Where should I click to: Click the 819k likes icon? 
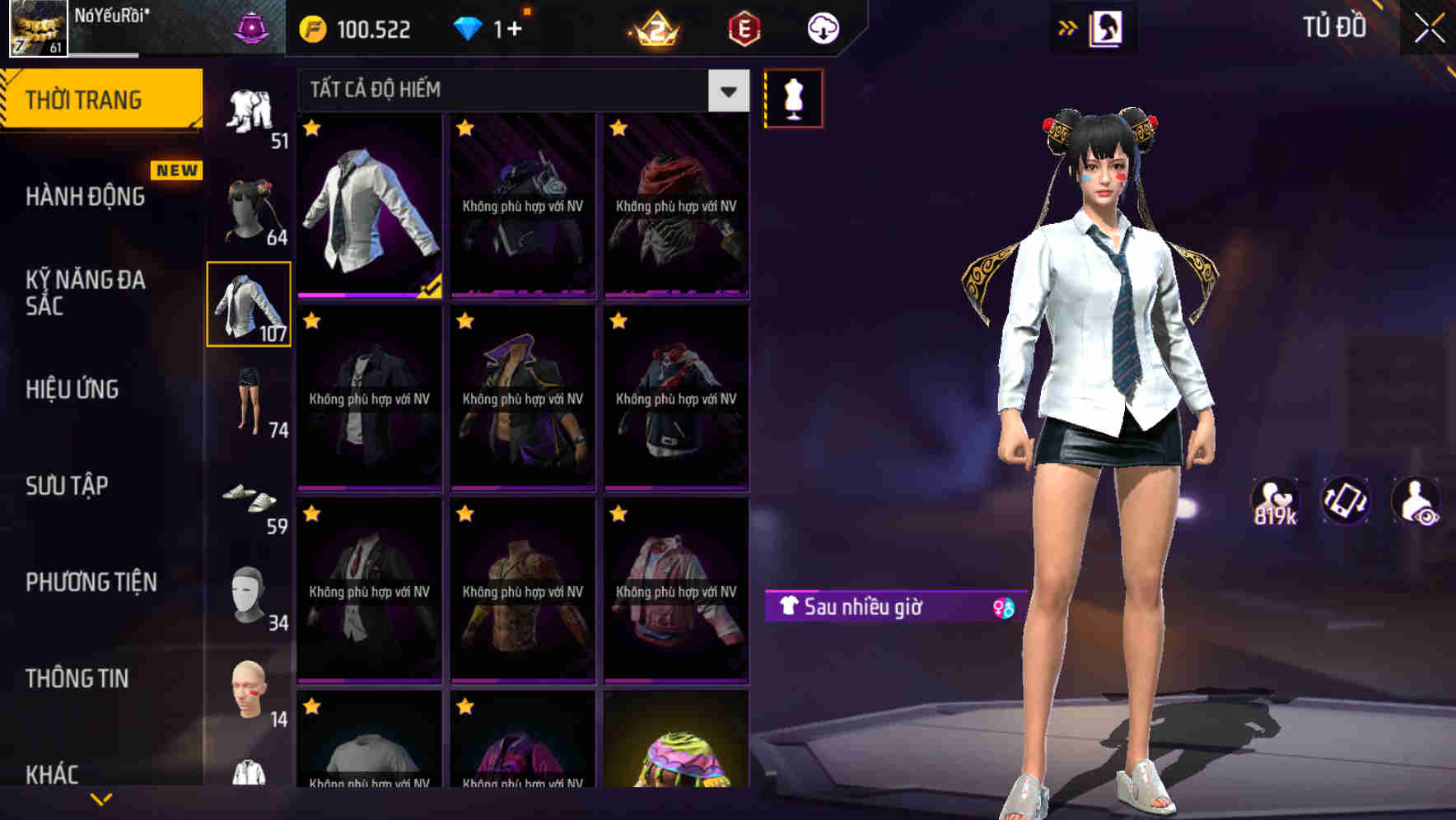click(x=1273, y=507)
